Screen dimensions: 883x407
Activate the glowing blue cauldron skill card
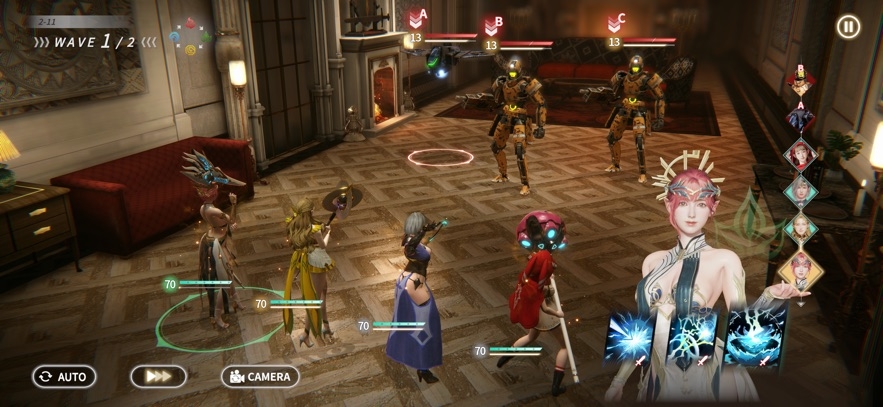(x=755, y=336)
